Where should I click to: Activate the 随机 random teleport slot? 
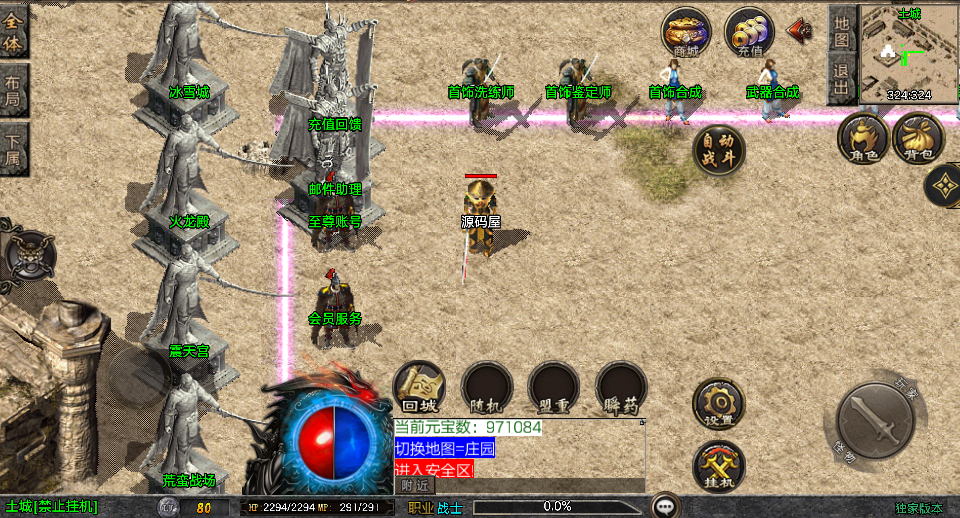point(487,387)
